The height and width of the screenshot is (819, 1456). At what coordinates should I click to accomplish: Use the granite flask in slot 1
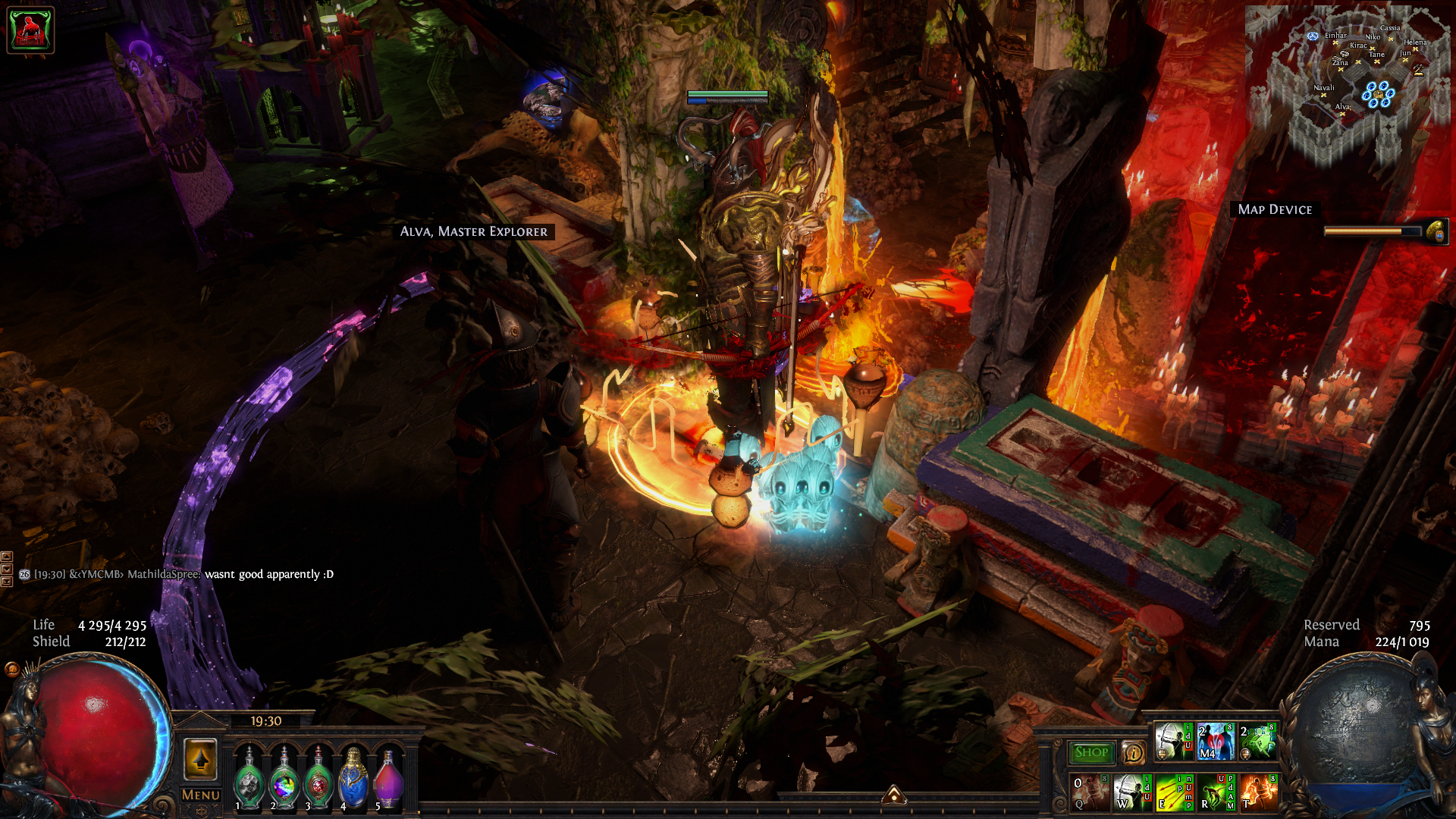tap(249, 781)
